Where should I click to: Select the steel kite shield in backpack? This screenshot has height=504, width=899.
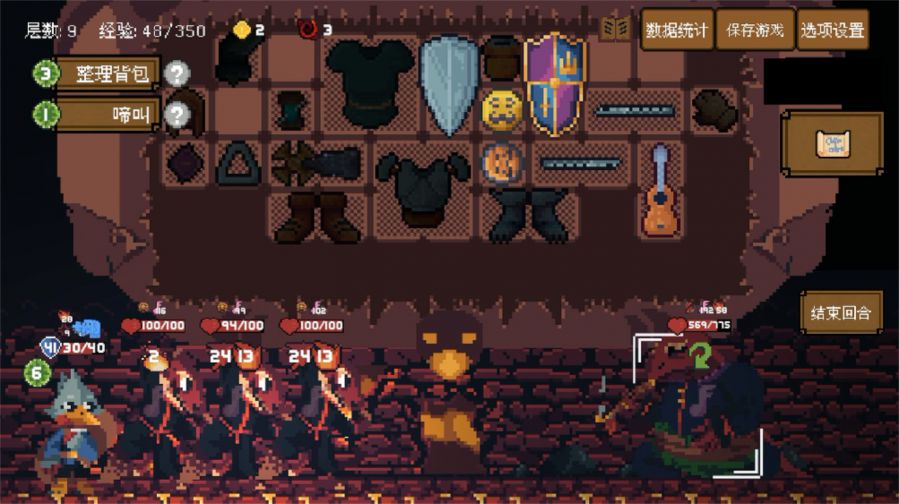(449, 84)
